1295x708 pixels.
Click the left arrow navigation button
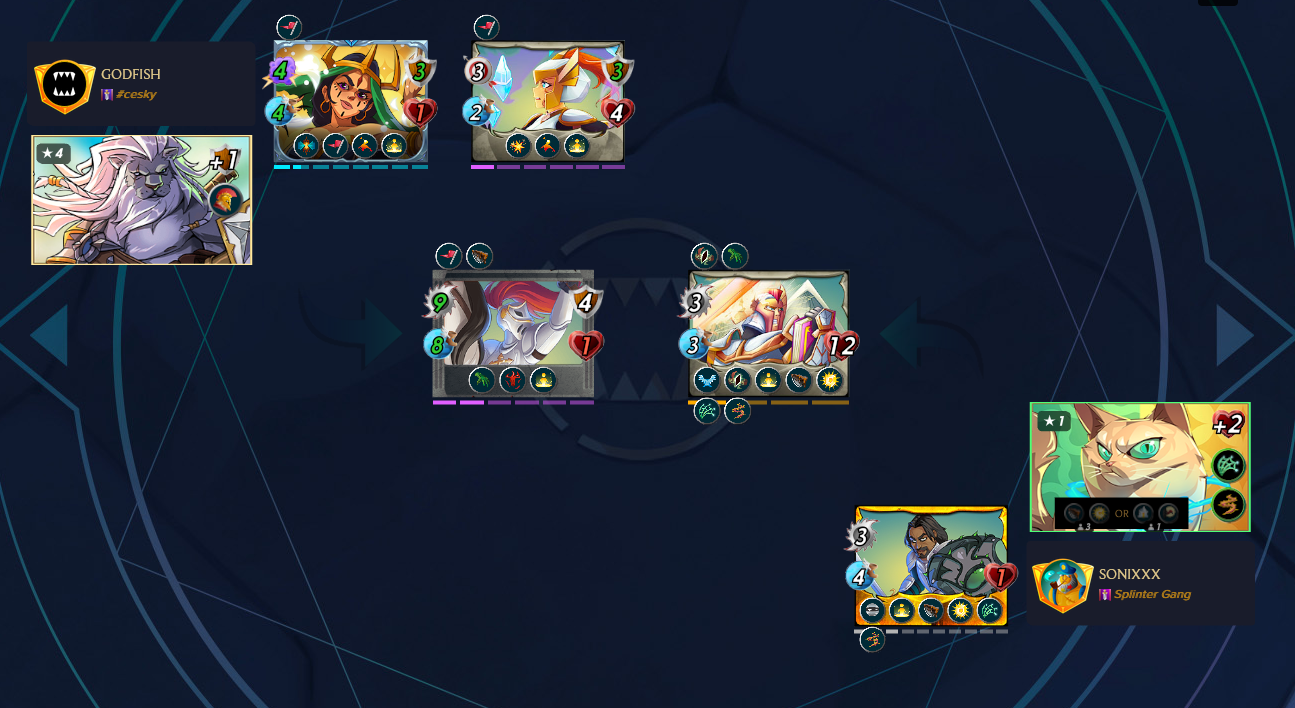pyautogui.click(x=50, y=335)
